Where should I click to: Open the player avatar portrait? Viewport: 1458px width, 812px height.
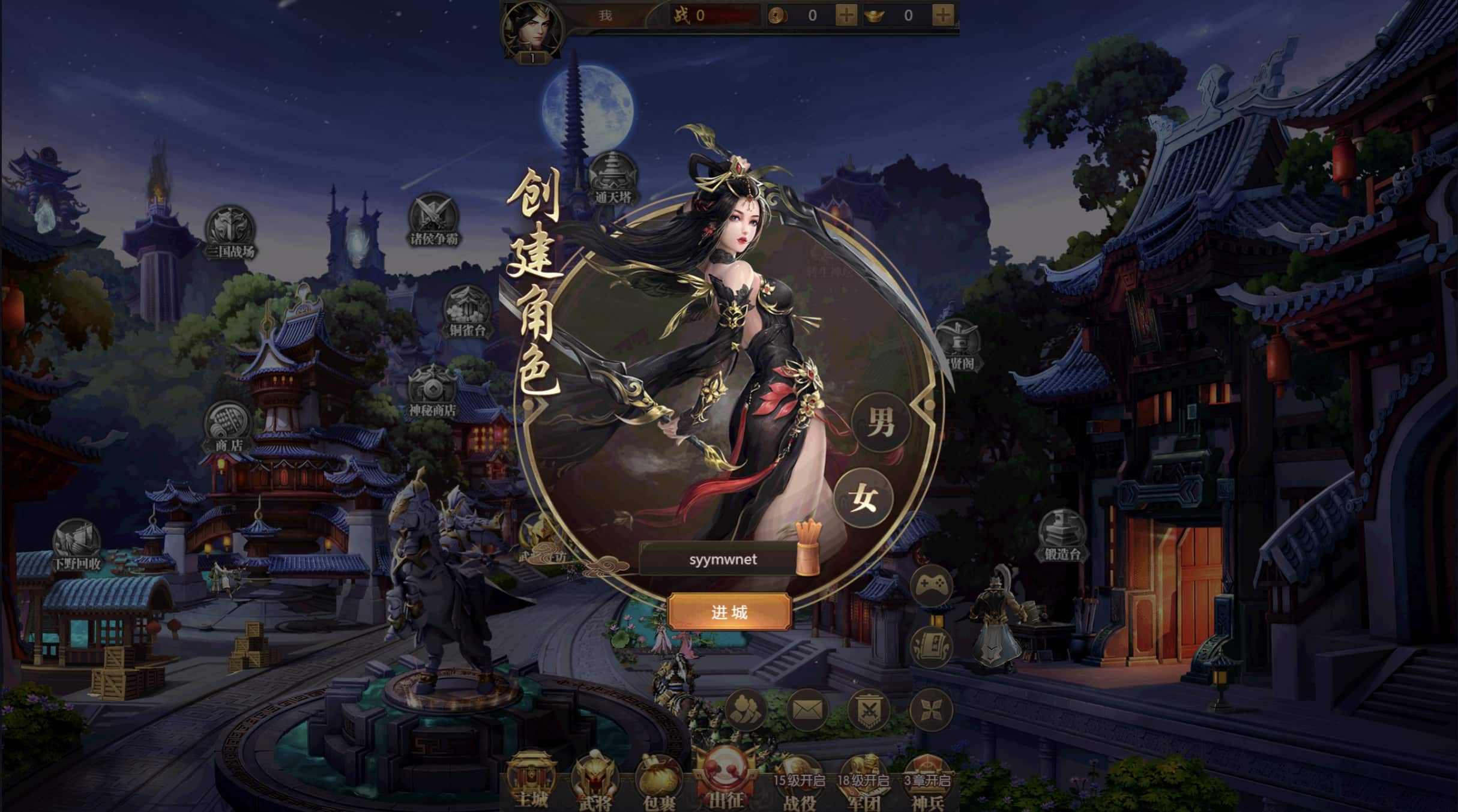(x=531, y=30)
